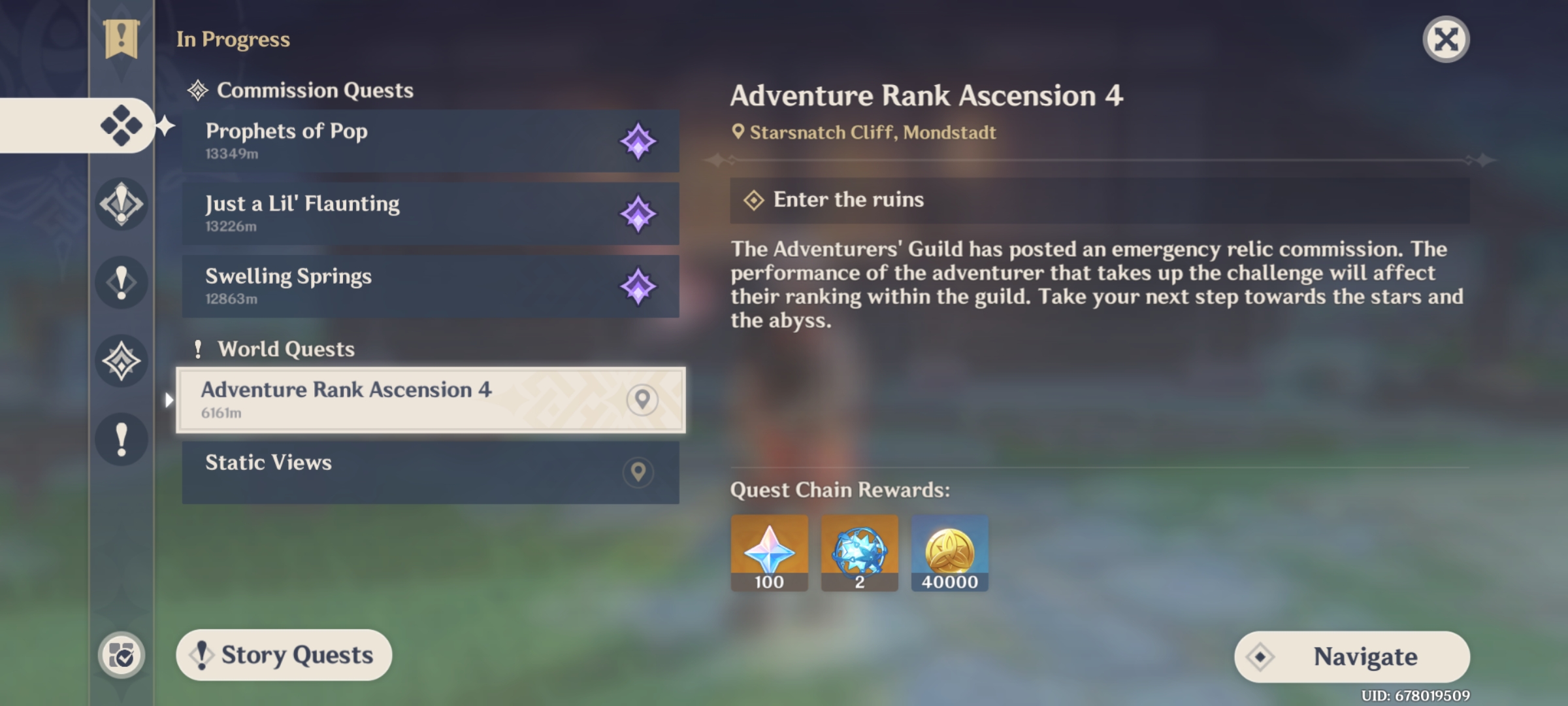The width and height of the screenshot is (1568, 706).
Task: Open the Events quests sidebar icon
Action: coord(121,361)
